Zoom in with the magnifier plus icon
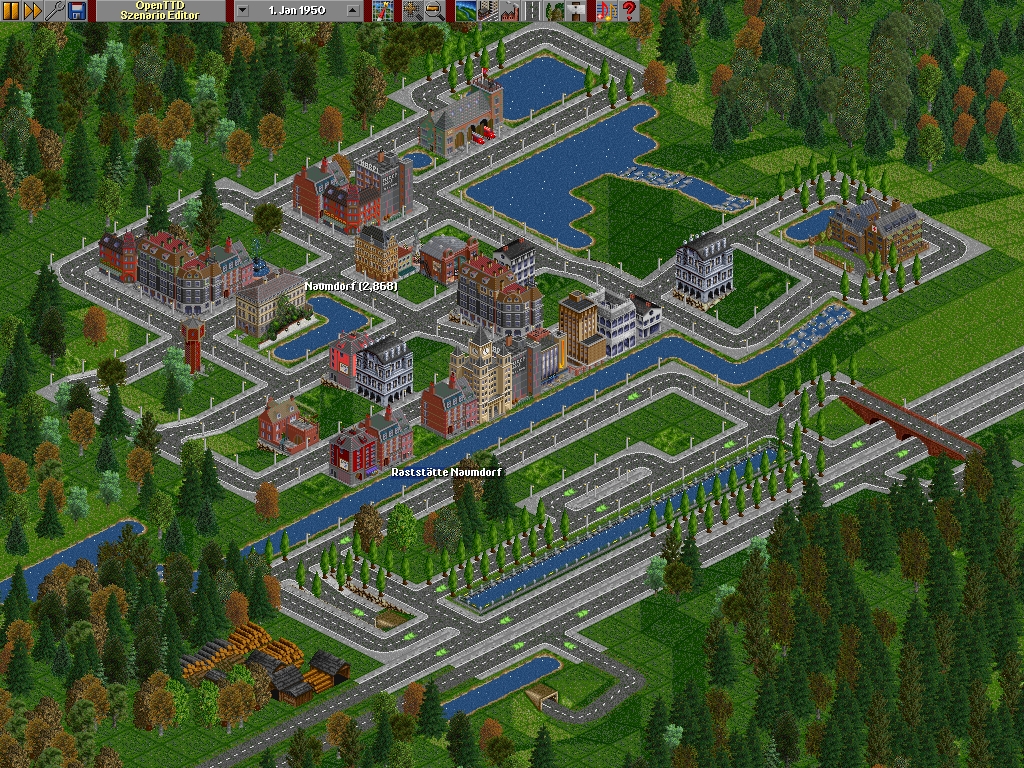1024x768 pixels. point(413,11)
